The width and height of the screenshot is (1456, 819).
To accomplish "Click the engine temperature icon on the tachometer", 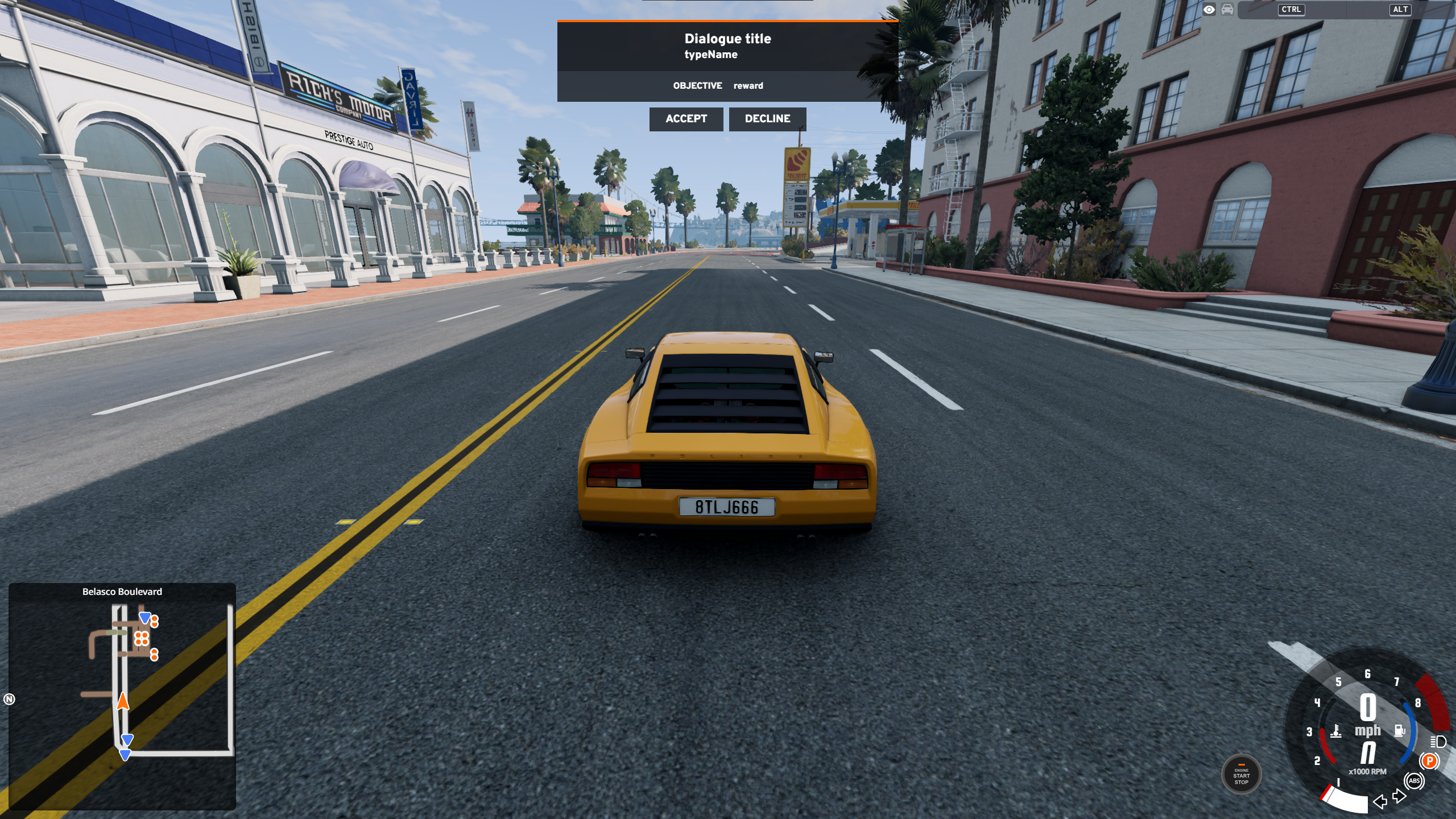I will (1336, 731).
